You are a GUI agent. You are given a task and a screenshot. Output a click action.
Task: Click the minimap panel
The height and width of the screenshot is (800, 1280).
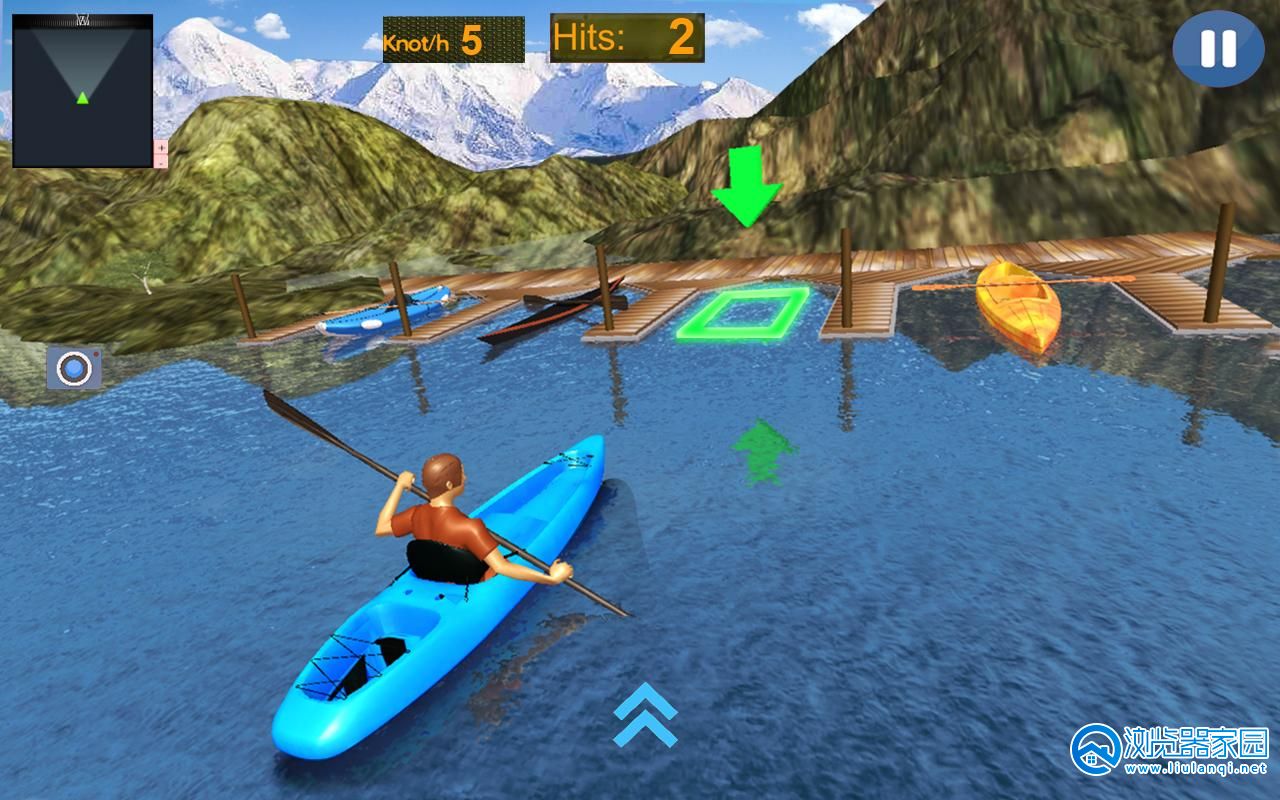tap(82, 90)
